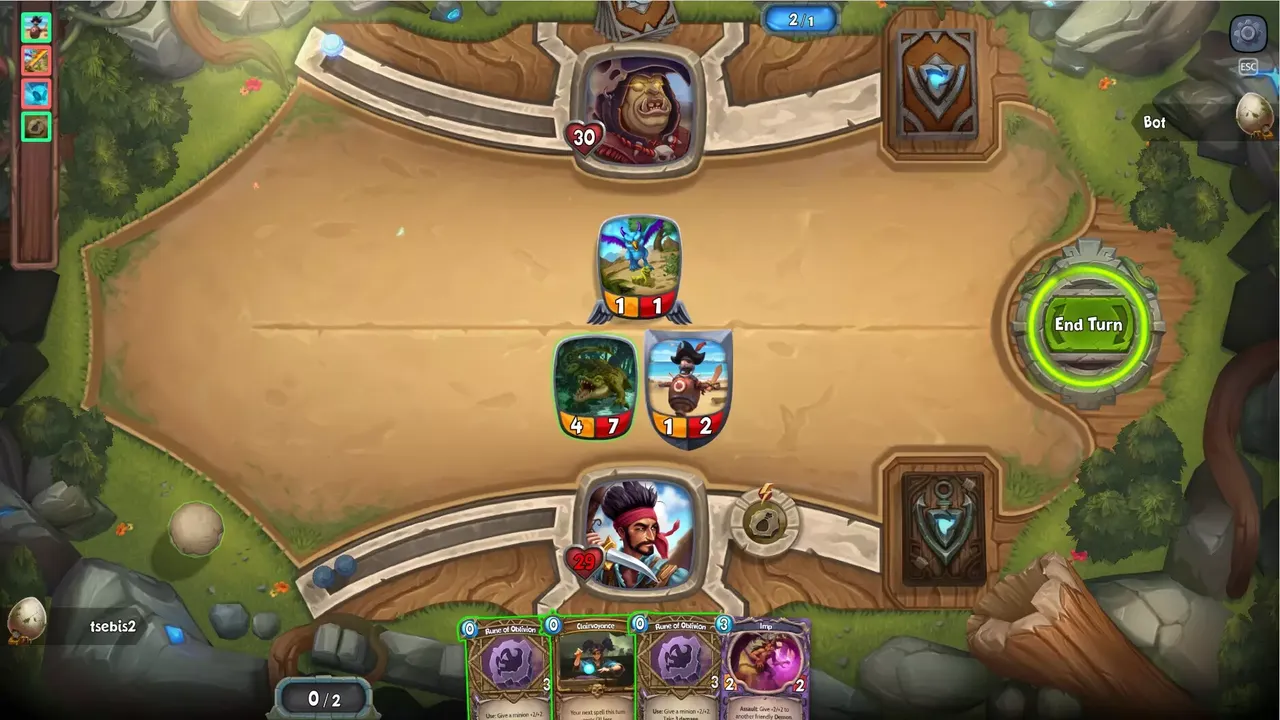Play the Imp card from your hand
This screenshot has height=720, width=1280.
click(766, 665)
